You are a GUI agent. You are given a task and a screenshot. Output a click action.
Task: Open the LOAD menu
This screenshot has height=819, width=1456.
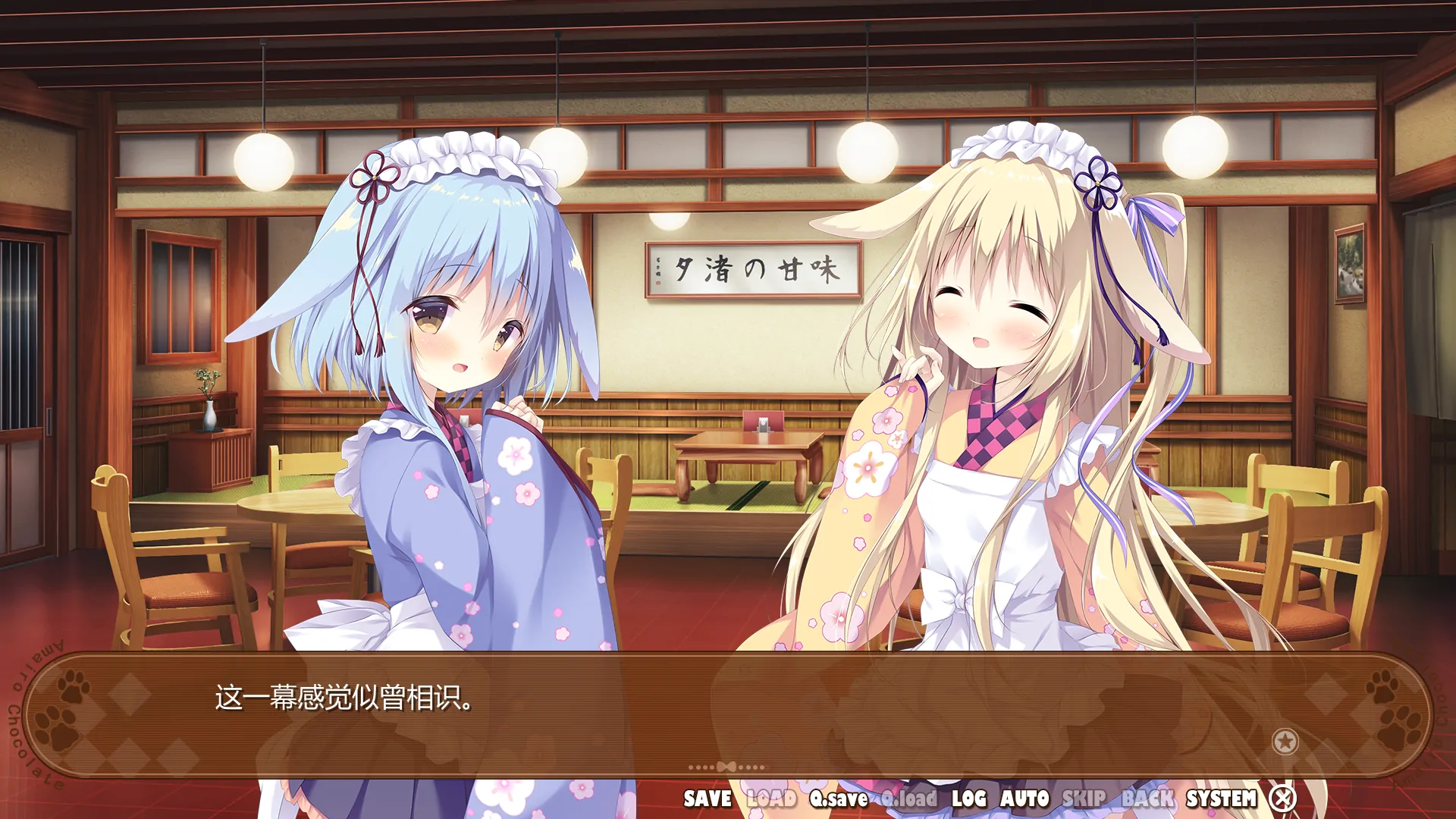pos(771,799)
